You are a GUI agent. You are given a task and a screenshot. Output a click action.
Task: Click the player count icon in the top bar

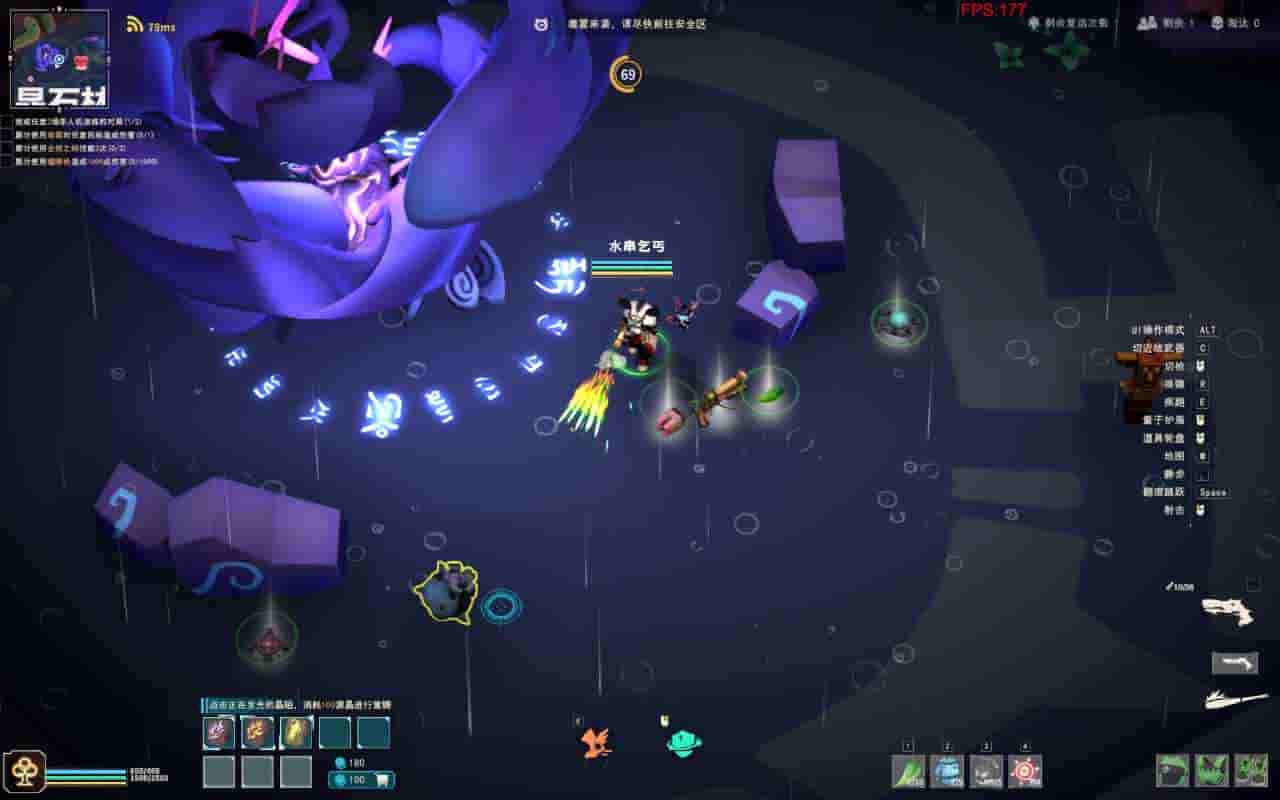tap(1145, 23)
